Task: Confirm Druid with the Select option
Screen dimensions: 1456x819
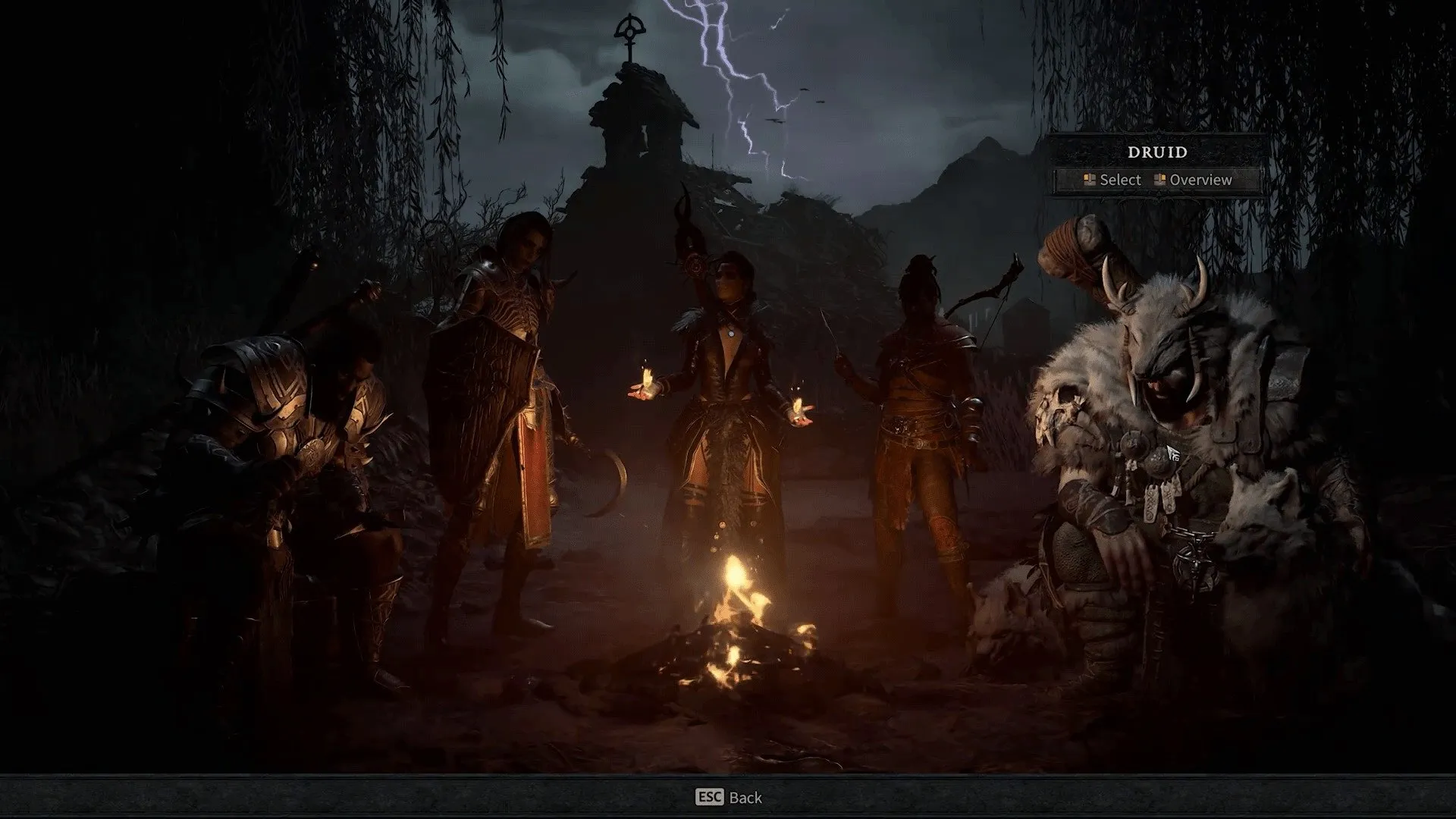Action: click(x=1112, y=180)
